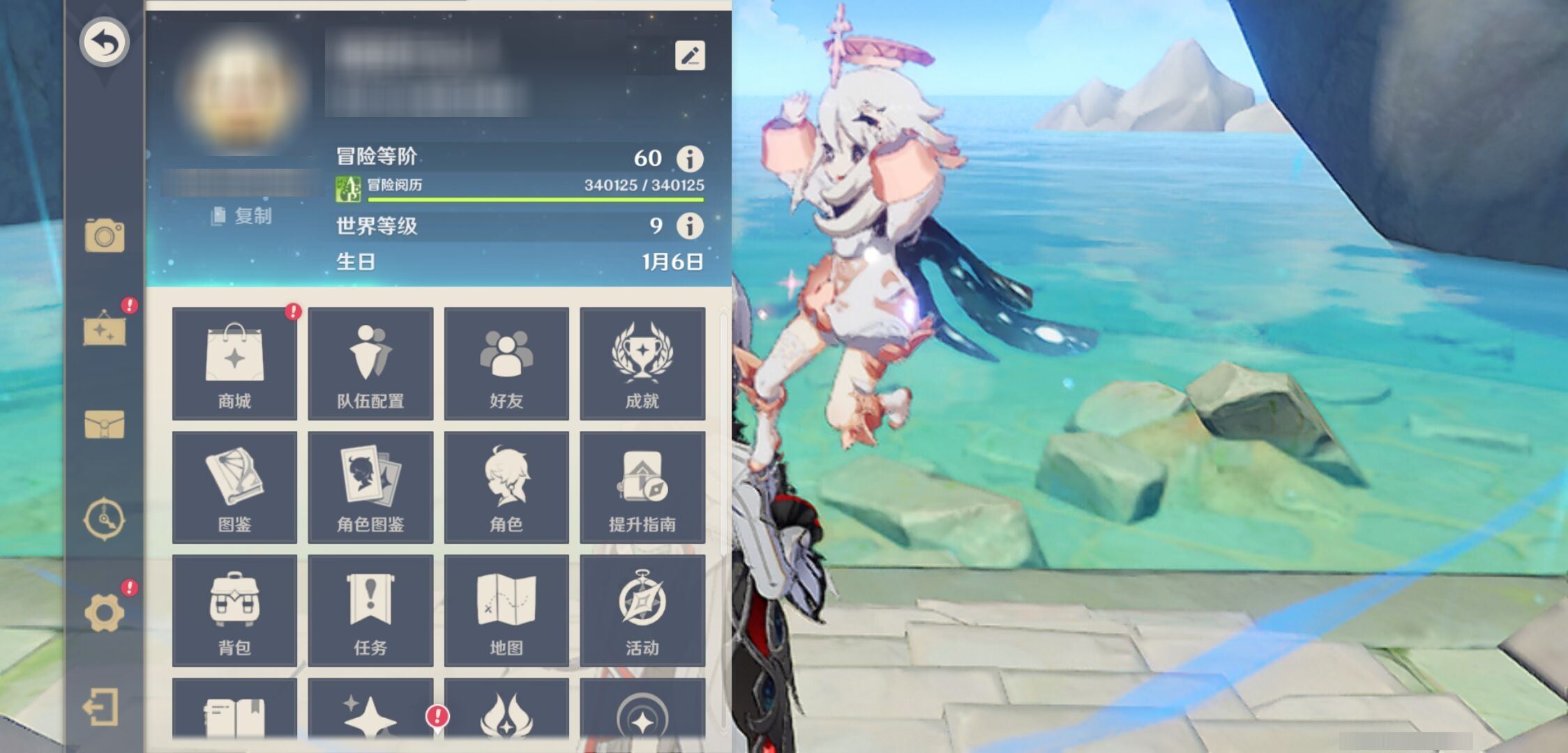Open the Map (地图)

506,610
